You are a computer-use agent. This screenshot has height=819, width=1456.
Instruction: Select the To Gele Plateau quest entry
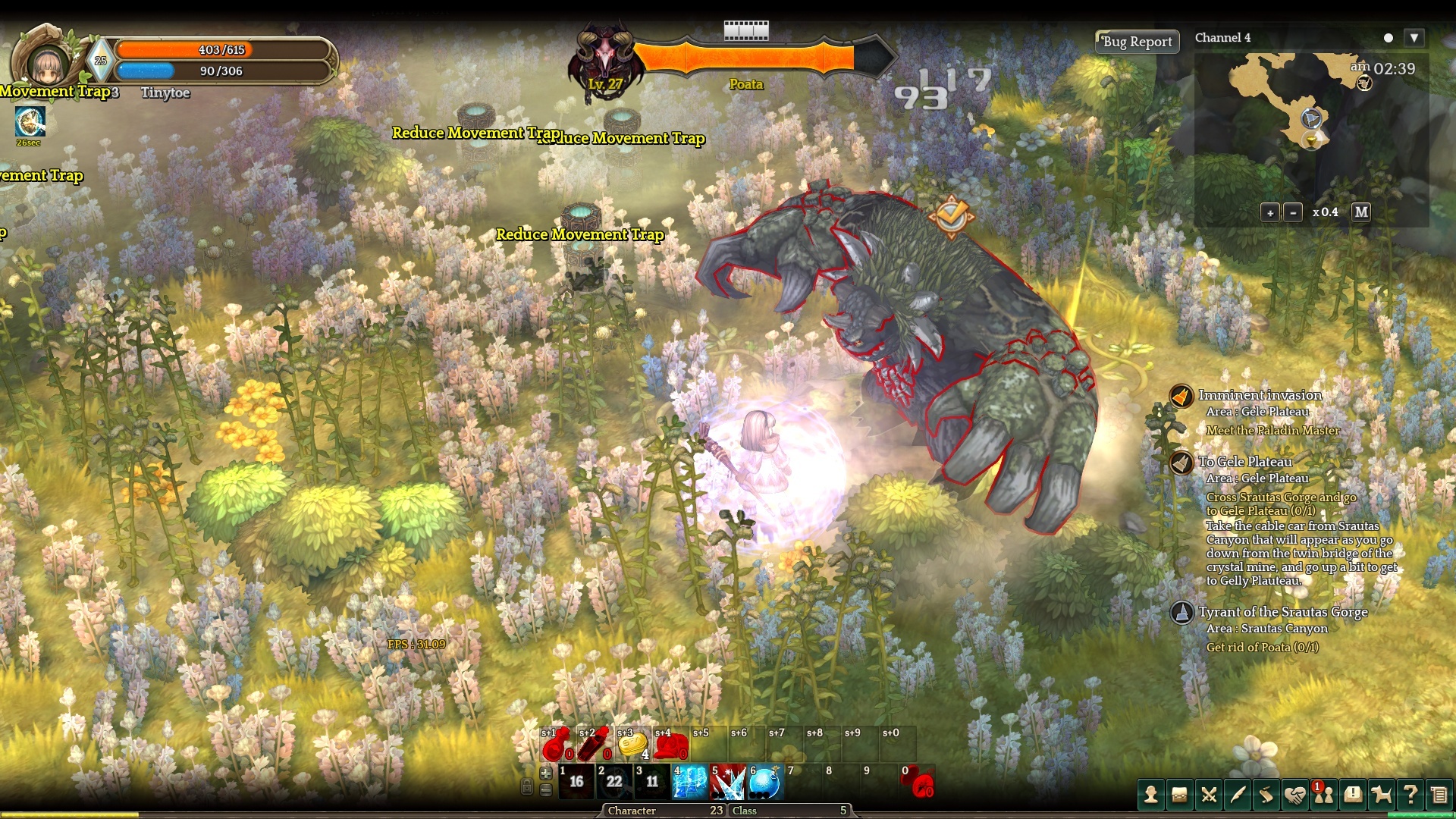pyautogui.click(x=1245, y=462)
